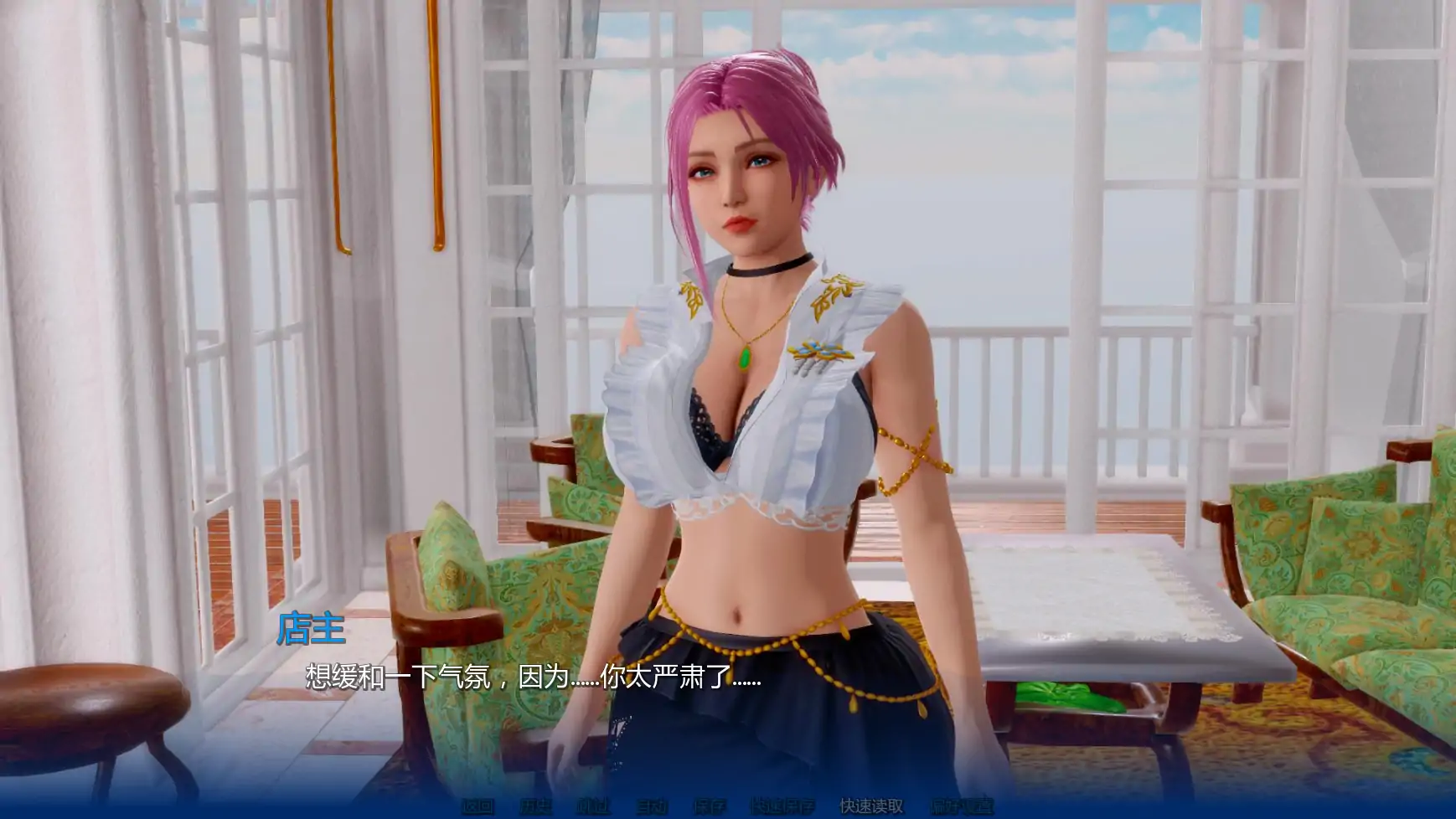This screenshot has height=819, width=1456.
Task: Click 自动 to stop auto-advance
Action: (x=654, y=809)
